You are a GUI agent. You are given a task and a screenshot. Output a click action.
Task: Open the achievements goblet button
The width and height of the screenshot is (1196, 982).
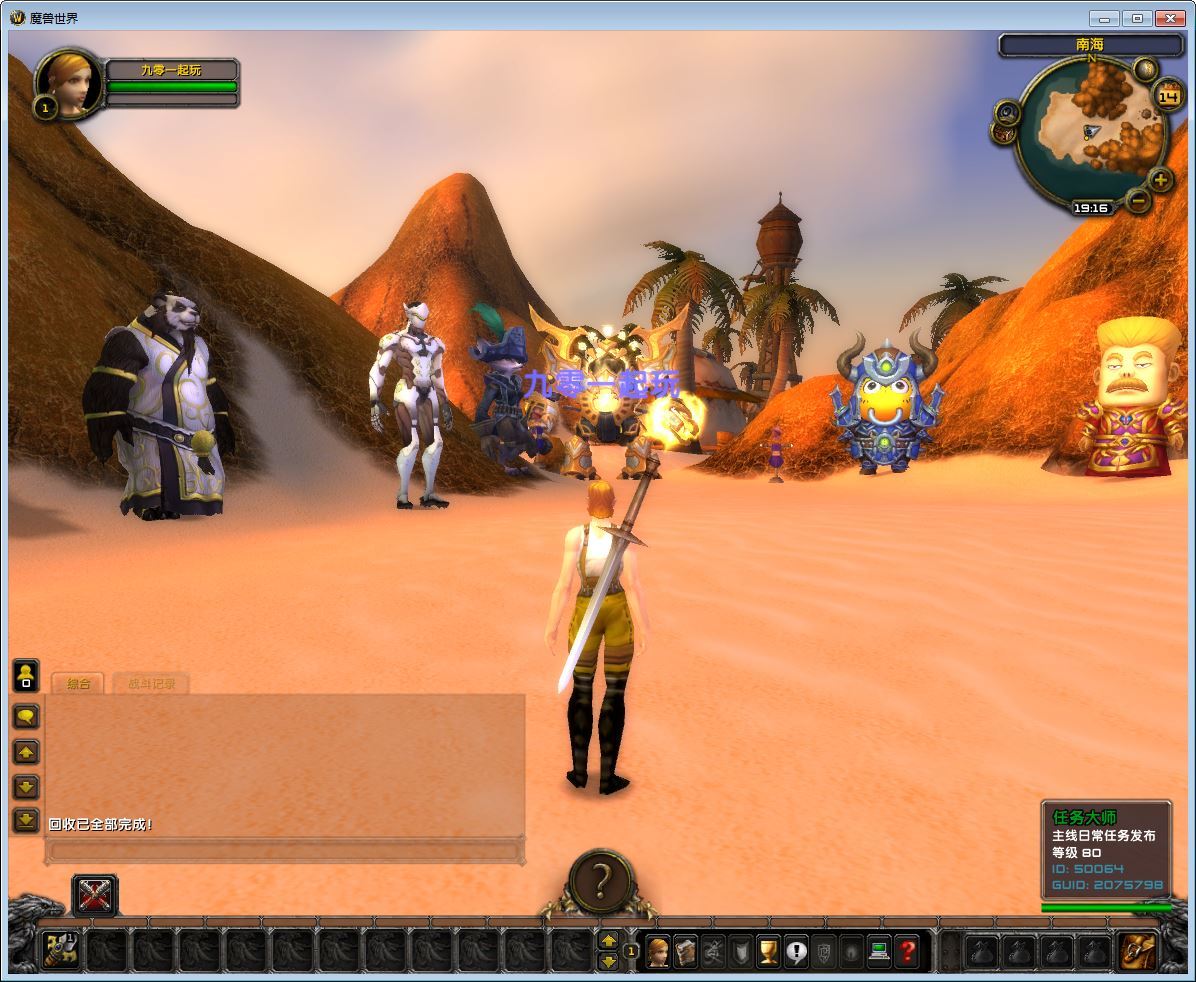[x=768, y=951]
